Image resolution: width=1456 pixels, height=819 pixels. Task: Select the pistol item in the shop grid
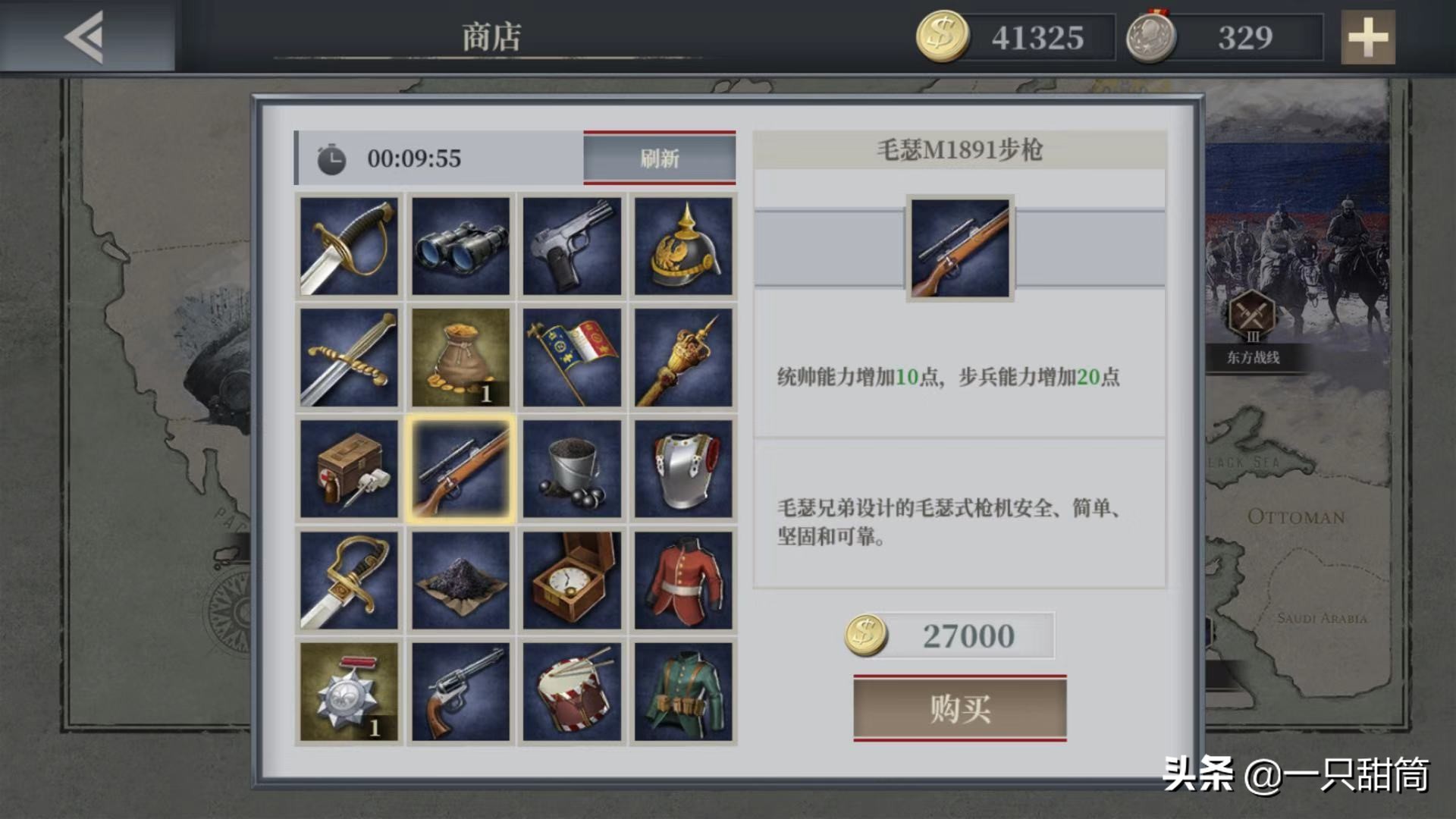572,245
